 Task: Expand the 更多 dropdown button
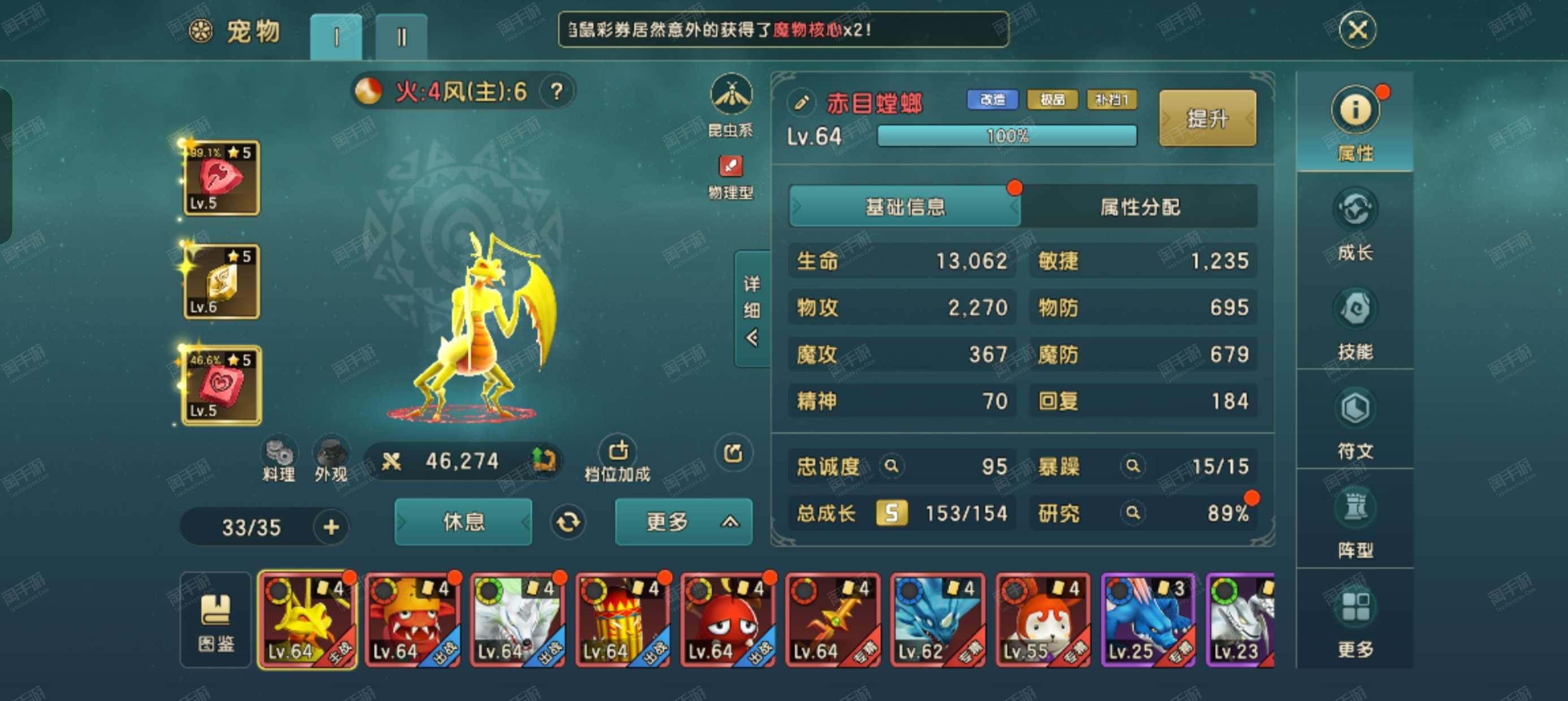pos(683,521)
